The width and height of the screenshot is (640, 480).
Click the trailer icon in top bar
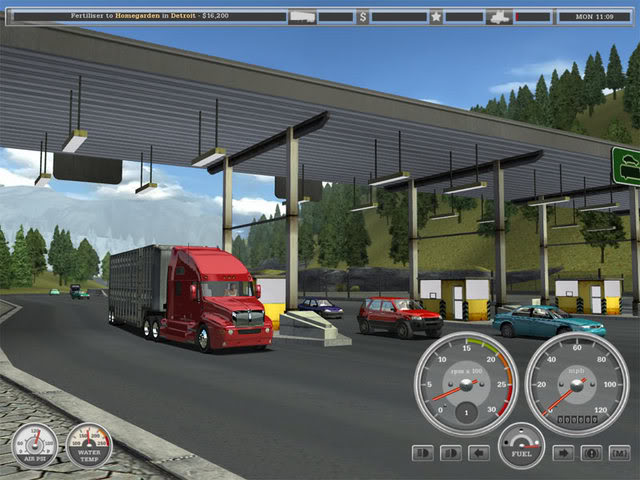301,16
